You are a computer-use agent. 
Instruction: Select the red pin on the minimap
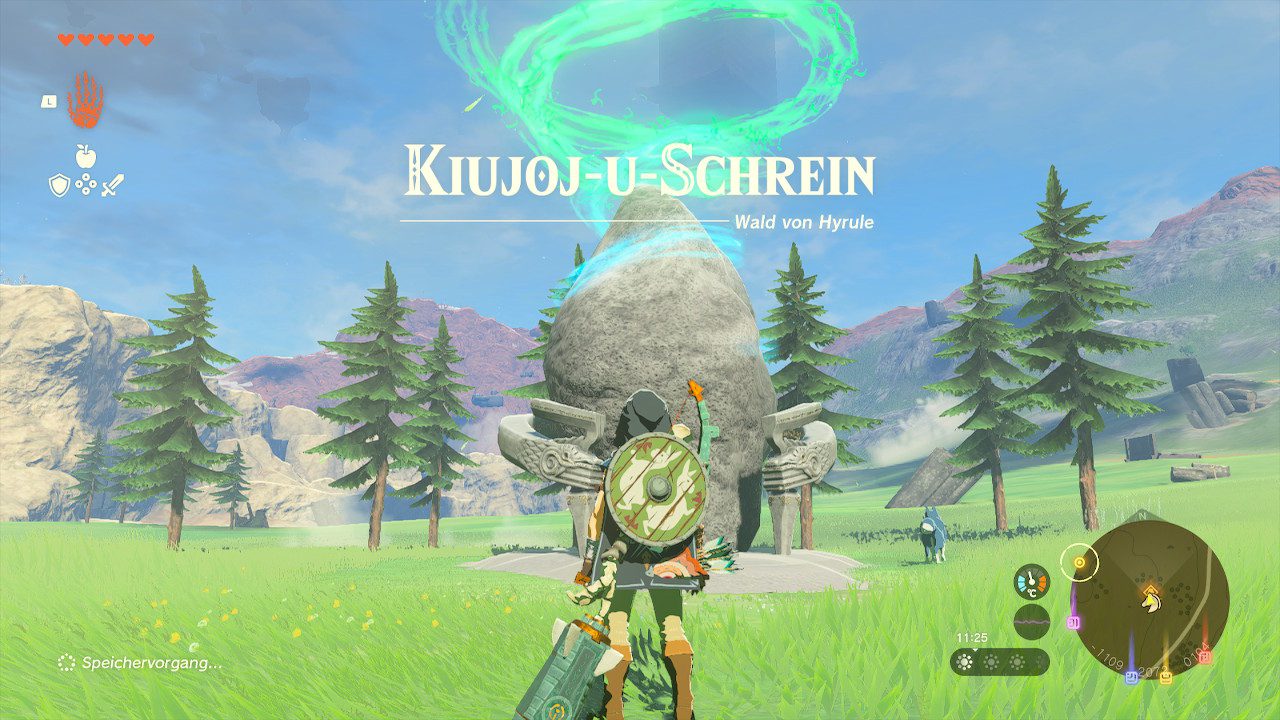tap(1204, 657)
